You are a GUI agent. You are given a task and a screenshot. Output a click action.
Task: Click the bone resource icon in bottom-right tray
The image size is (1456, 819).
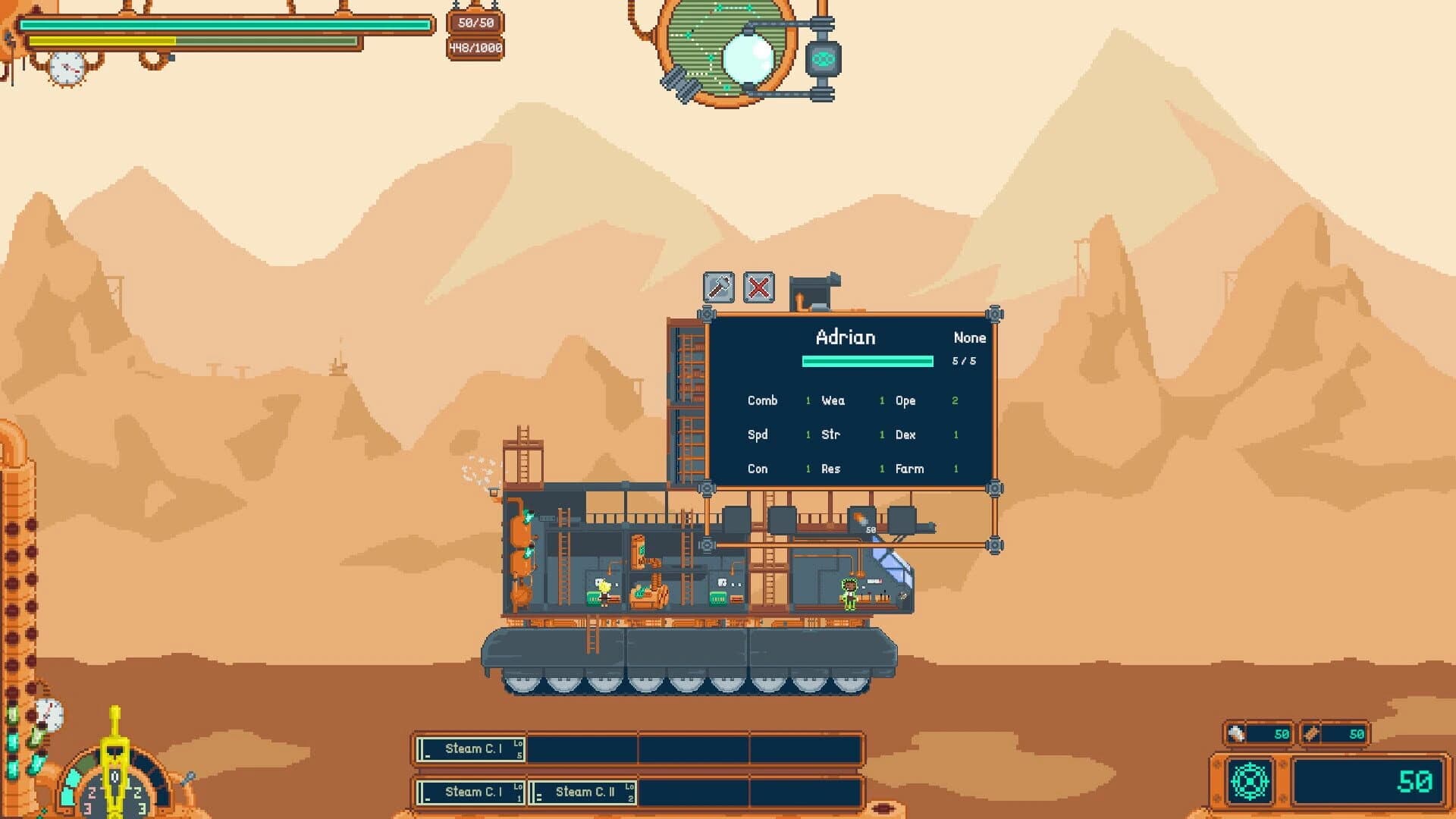[1235, 733]
